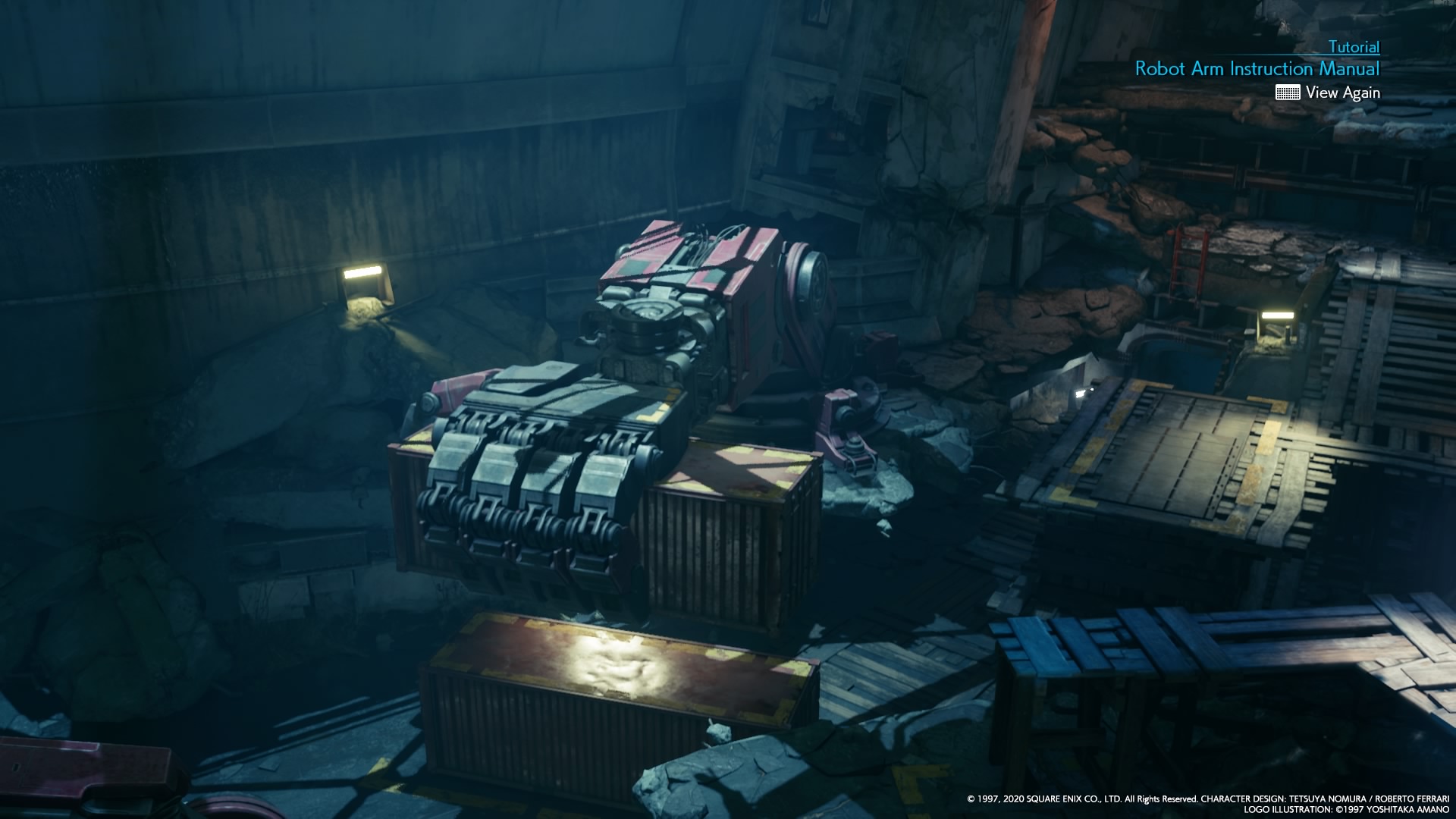
Task: Click the wall-mounted light on the left
Action: click(x=364, y=281)
